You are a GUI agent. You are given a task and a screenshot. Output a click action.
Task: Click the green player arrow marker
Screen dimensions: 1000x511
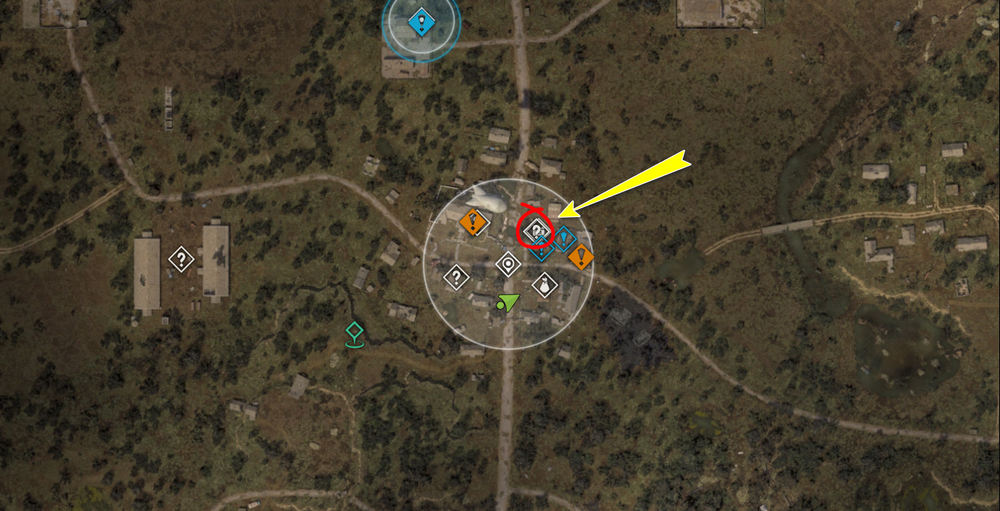509,302
